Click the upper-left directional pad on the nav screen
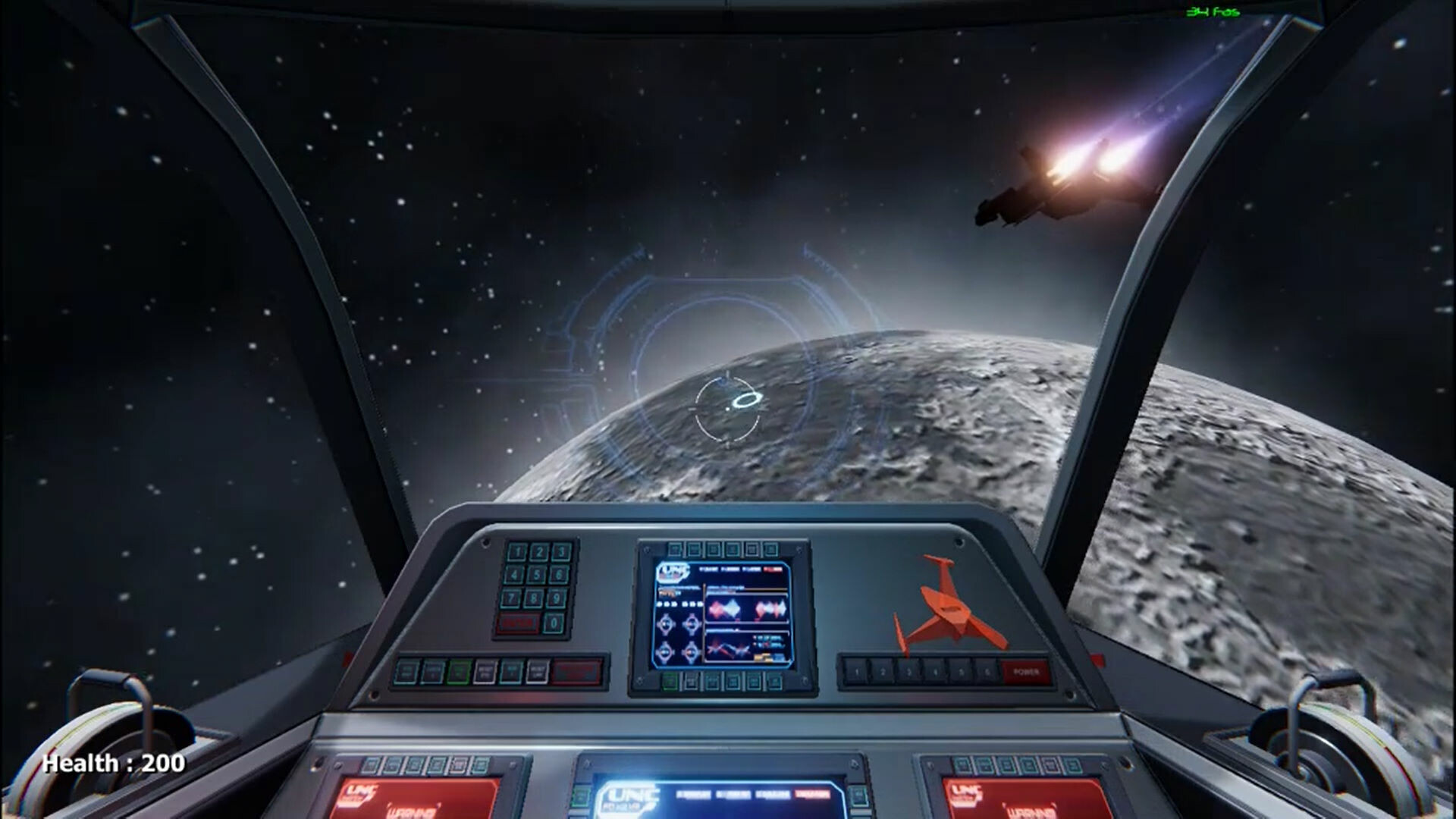Image resolution: width=1456 pixels, height=819 pixels. point(666,624)
